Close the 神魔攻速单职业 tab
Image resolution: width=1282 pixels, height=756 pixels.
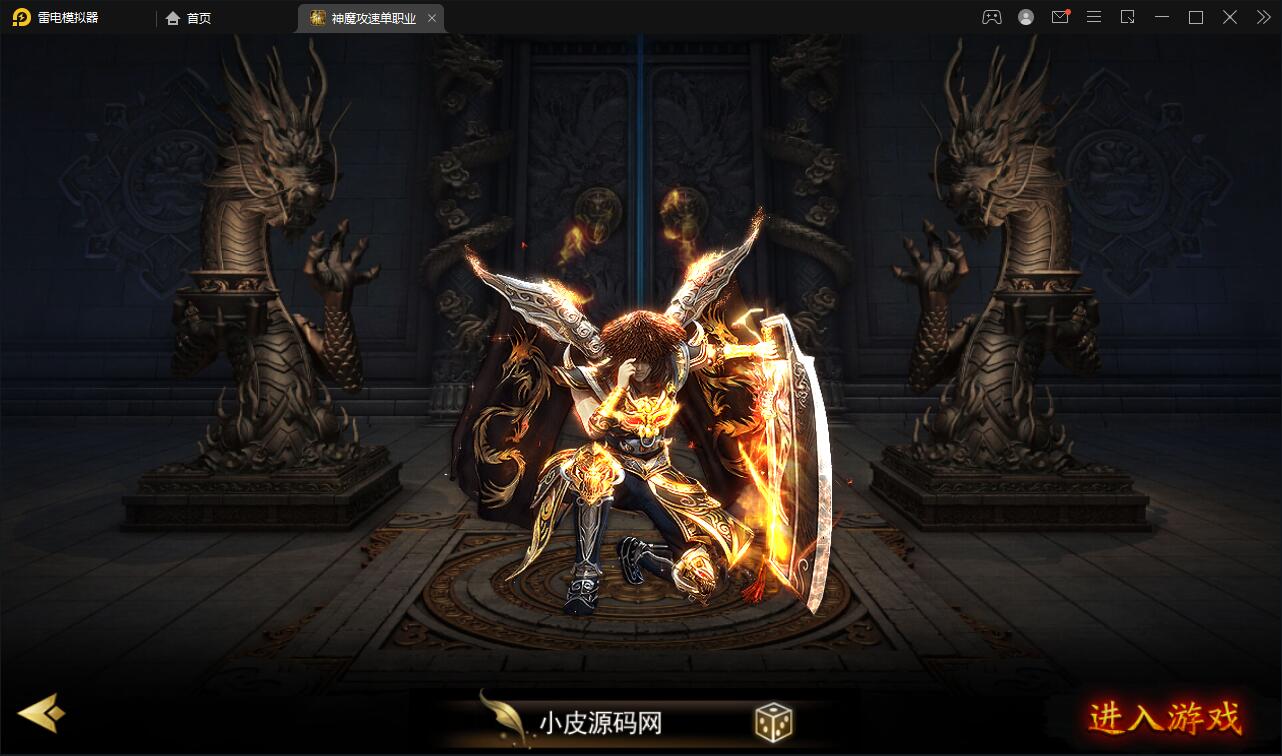[431, 17]
